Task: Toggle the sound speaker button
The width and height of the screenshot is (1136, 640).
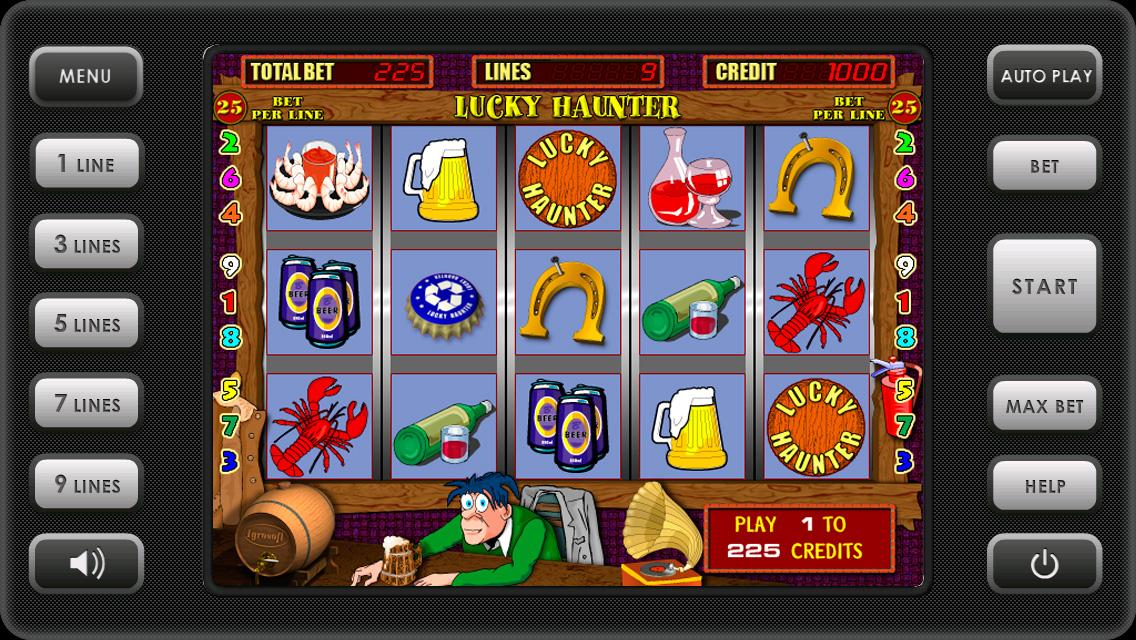Action: [x=86, y=564]
